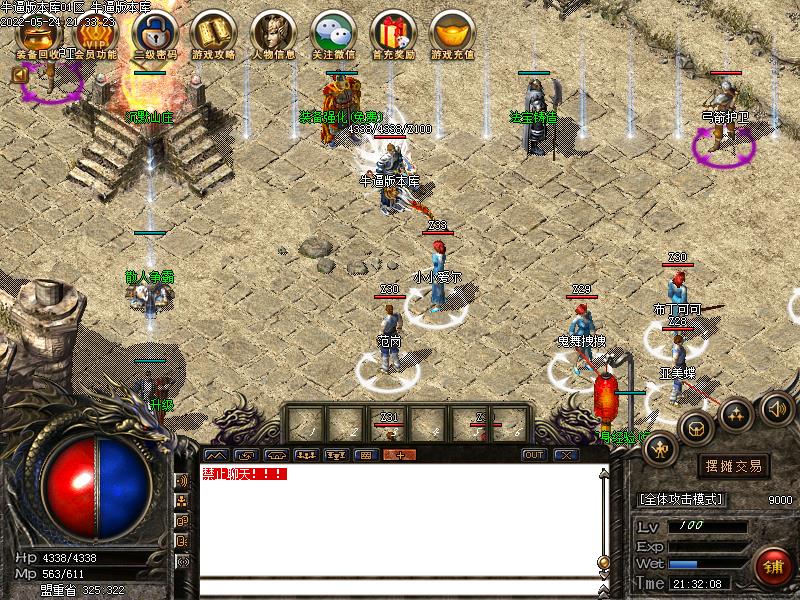Image resolution: width=800 pixels, height=600 pixels.
Task: Close the game with the X button
Action: point(567,455)
